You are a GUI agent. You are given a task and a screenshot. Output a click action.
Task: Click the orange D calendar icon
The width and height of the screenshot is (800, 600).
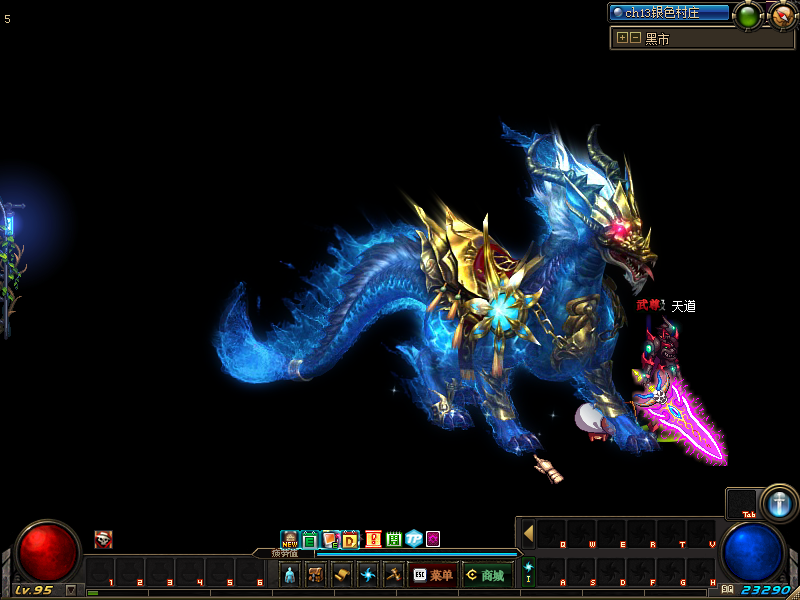[x=350, y=540]
